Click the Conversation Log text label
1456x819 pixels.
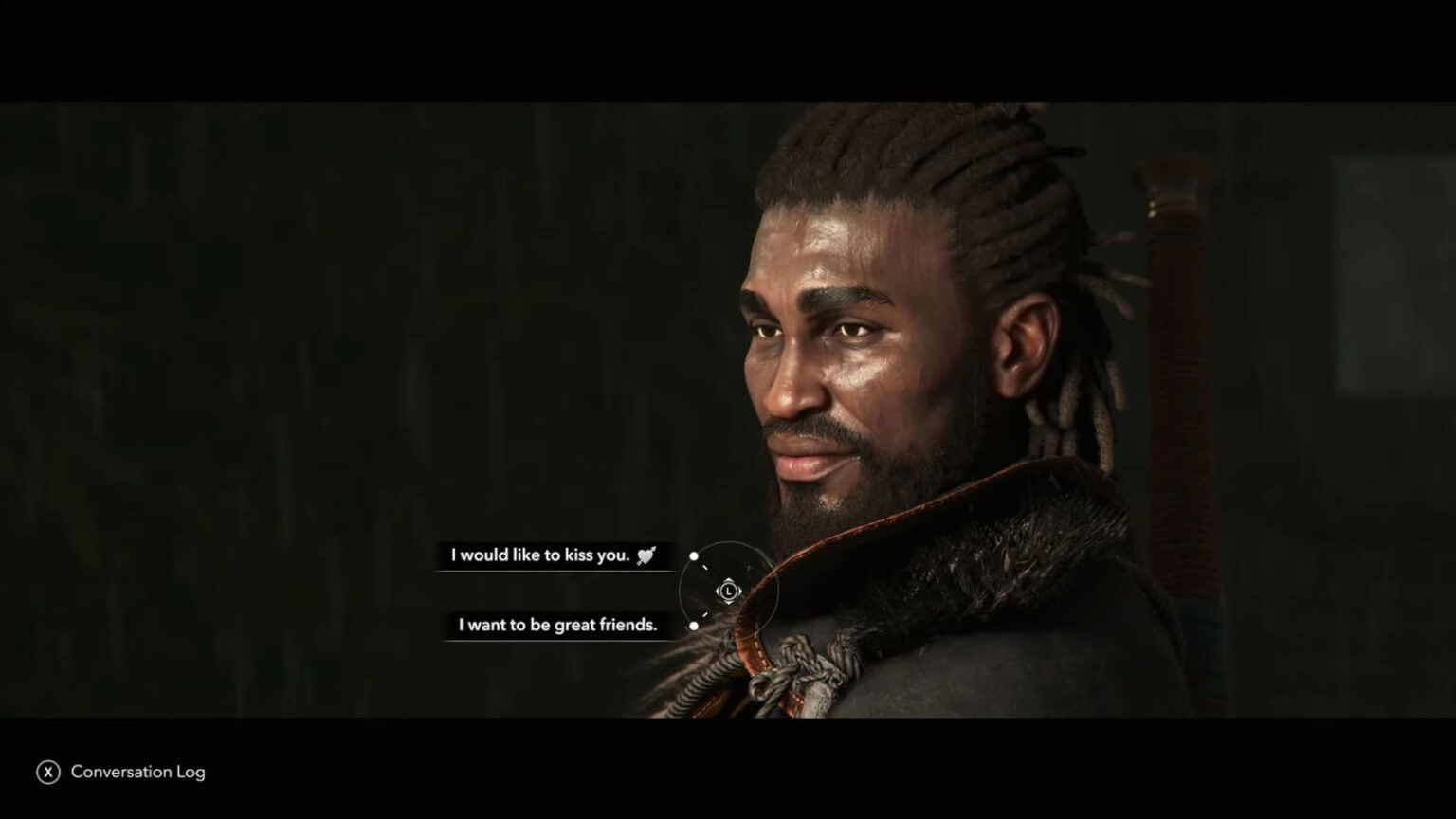click(x=138, y=772)
